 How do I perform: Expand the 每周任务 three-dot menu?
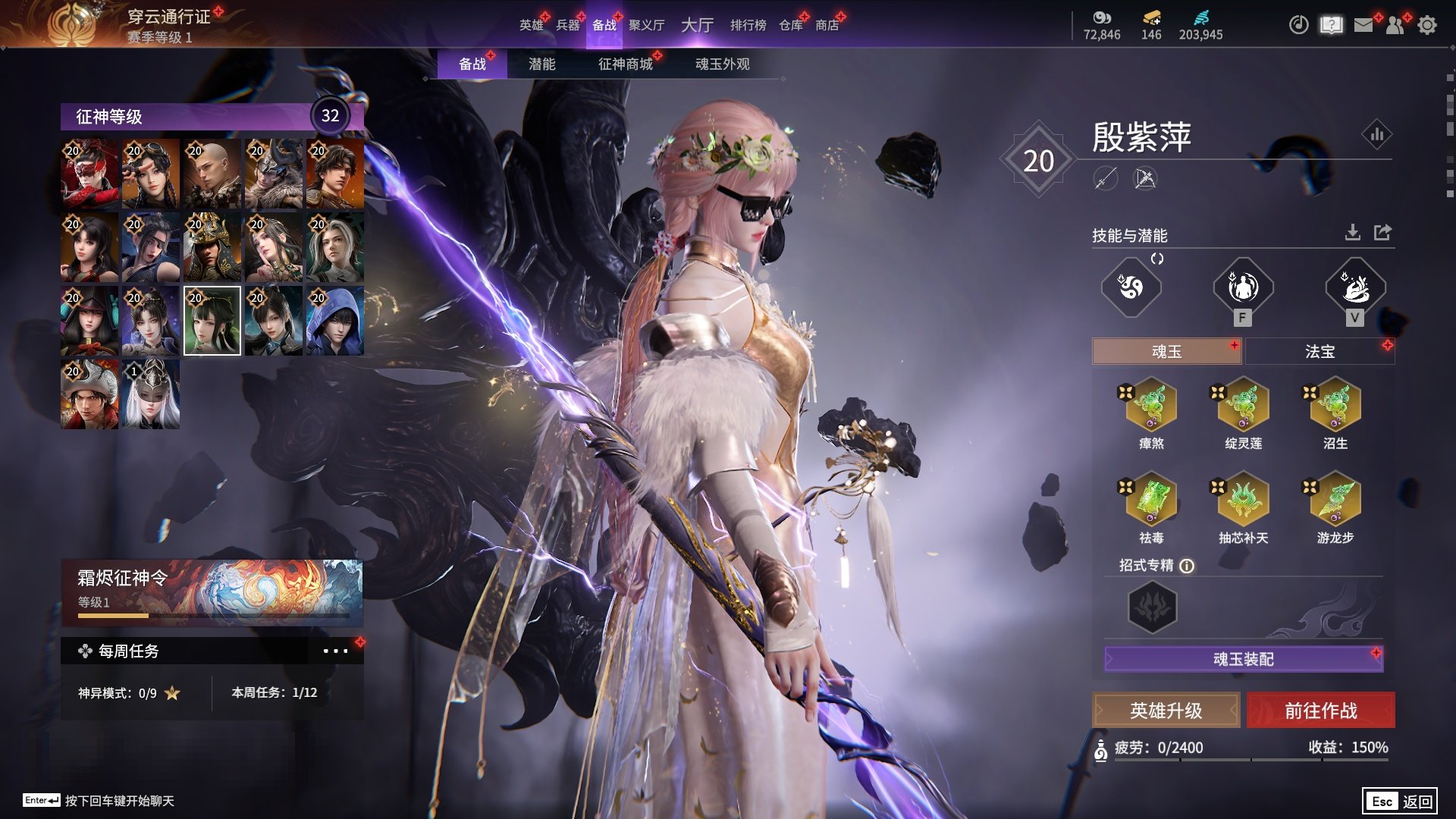[335, 651]
